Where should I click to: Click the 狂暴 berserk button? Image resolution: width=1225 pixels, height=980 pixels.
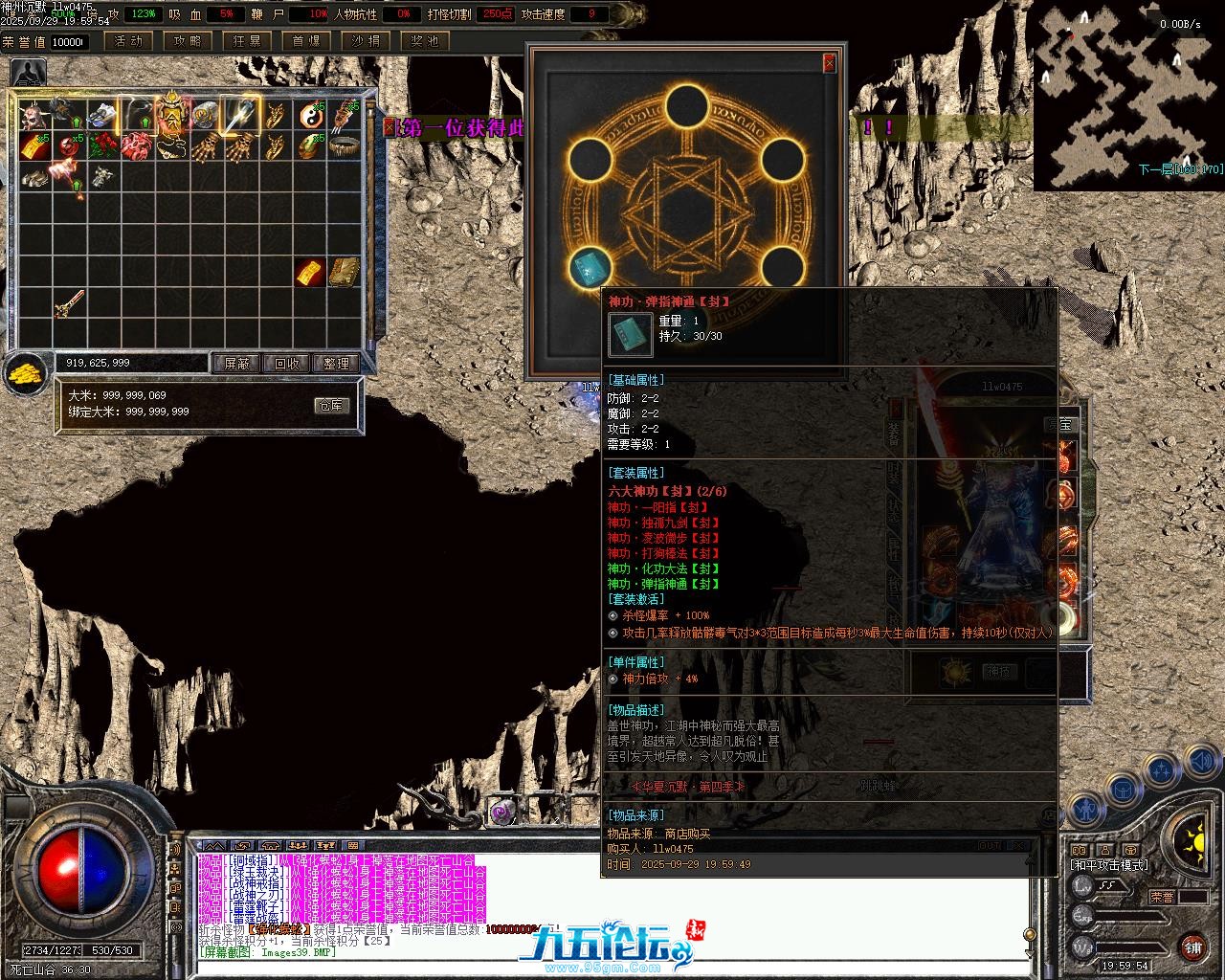(247, 41)
